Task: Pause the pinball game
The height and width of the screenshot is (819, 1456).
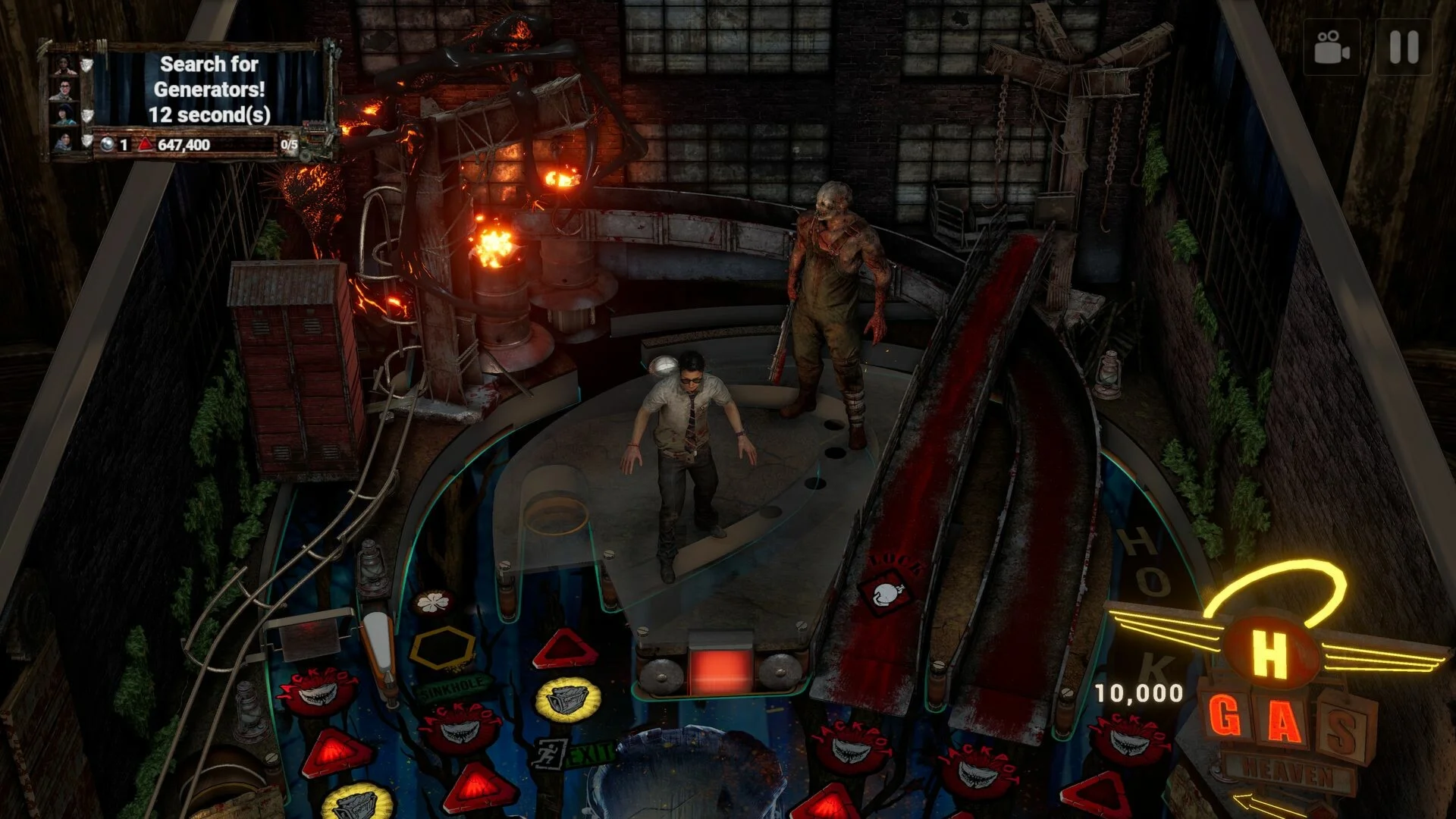Action: (1403, 47)
